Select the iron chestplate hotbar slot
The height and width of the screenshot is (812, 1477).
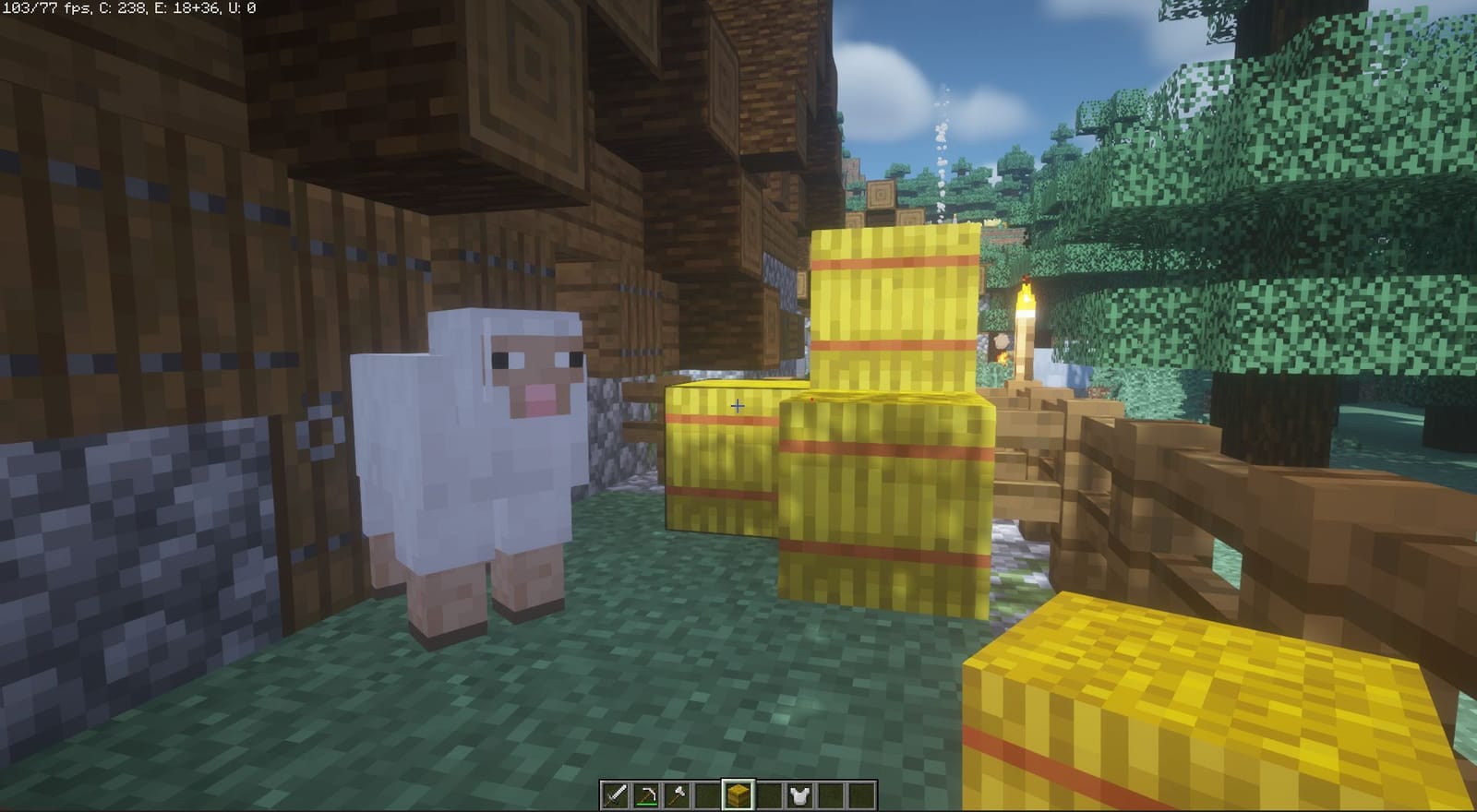pos(799,794)
